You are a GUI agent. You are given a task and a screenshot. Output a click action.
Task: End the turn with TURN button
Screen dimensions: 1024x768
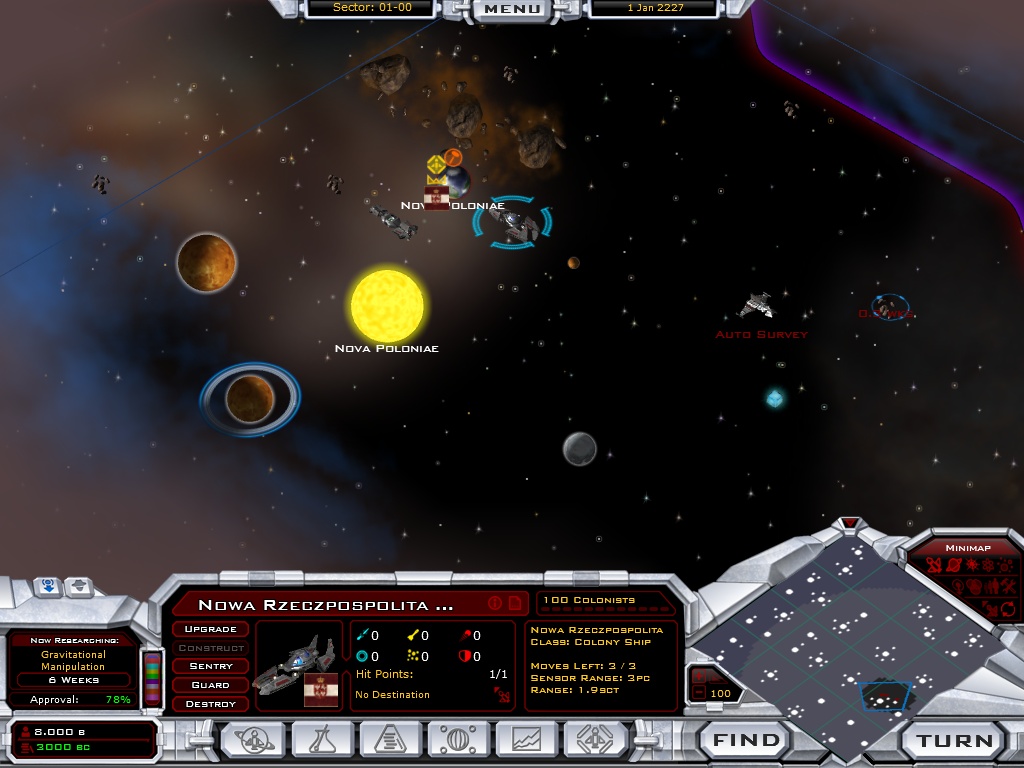point(955,741)
